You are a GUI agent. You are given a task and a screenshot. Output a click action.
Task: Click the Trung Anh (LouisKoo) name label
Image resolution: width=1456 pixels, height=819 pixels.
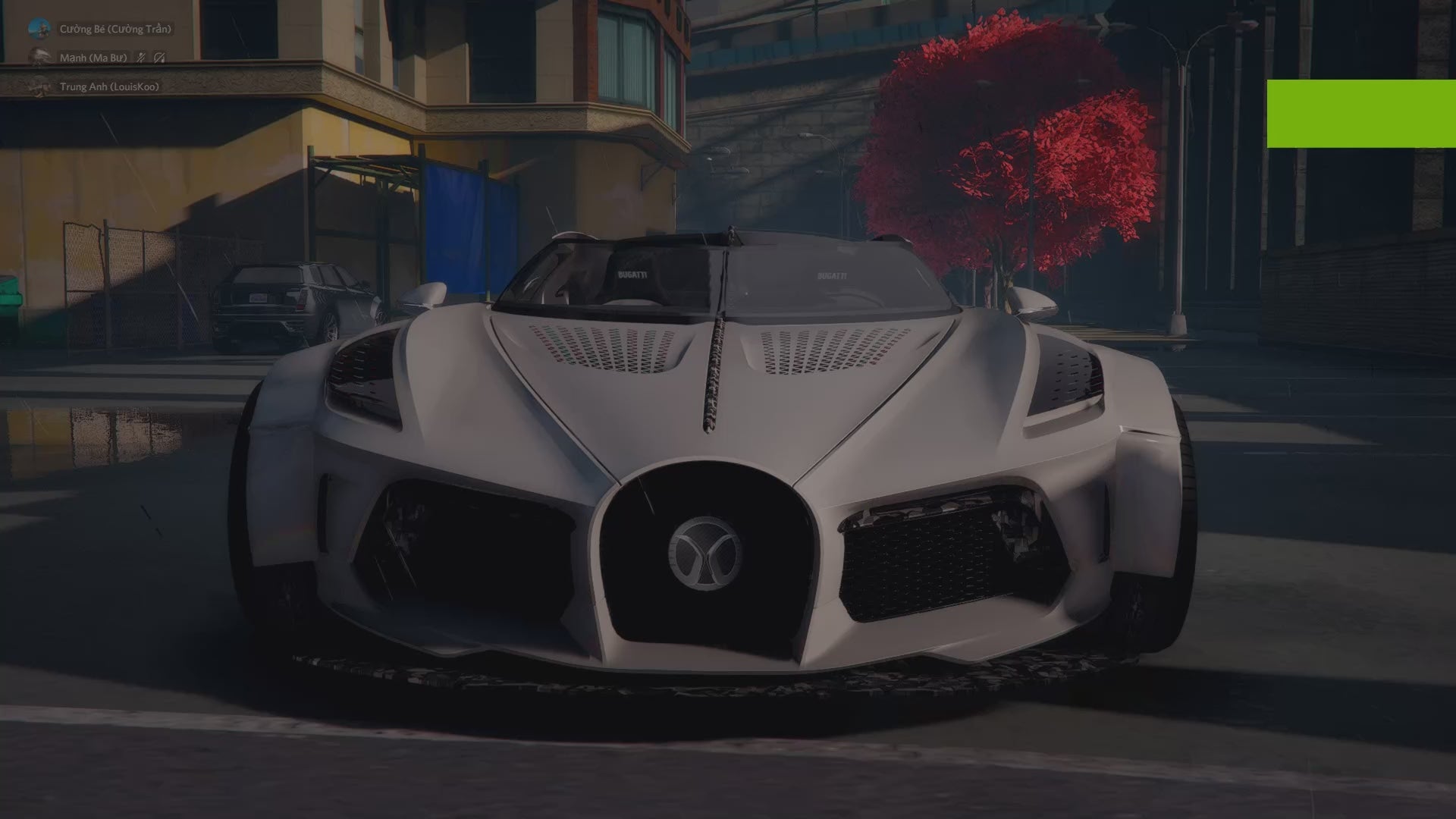click(108, 87)
